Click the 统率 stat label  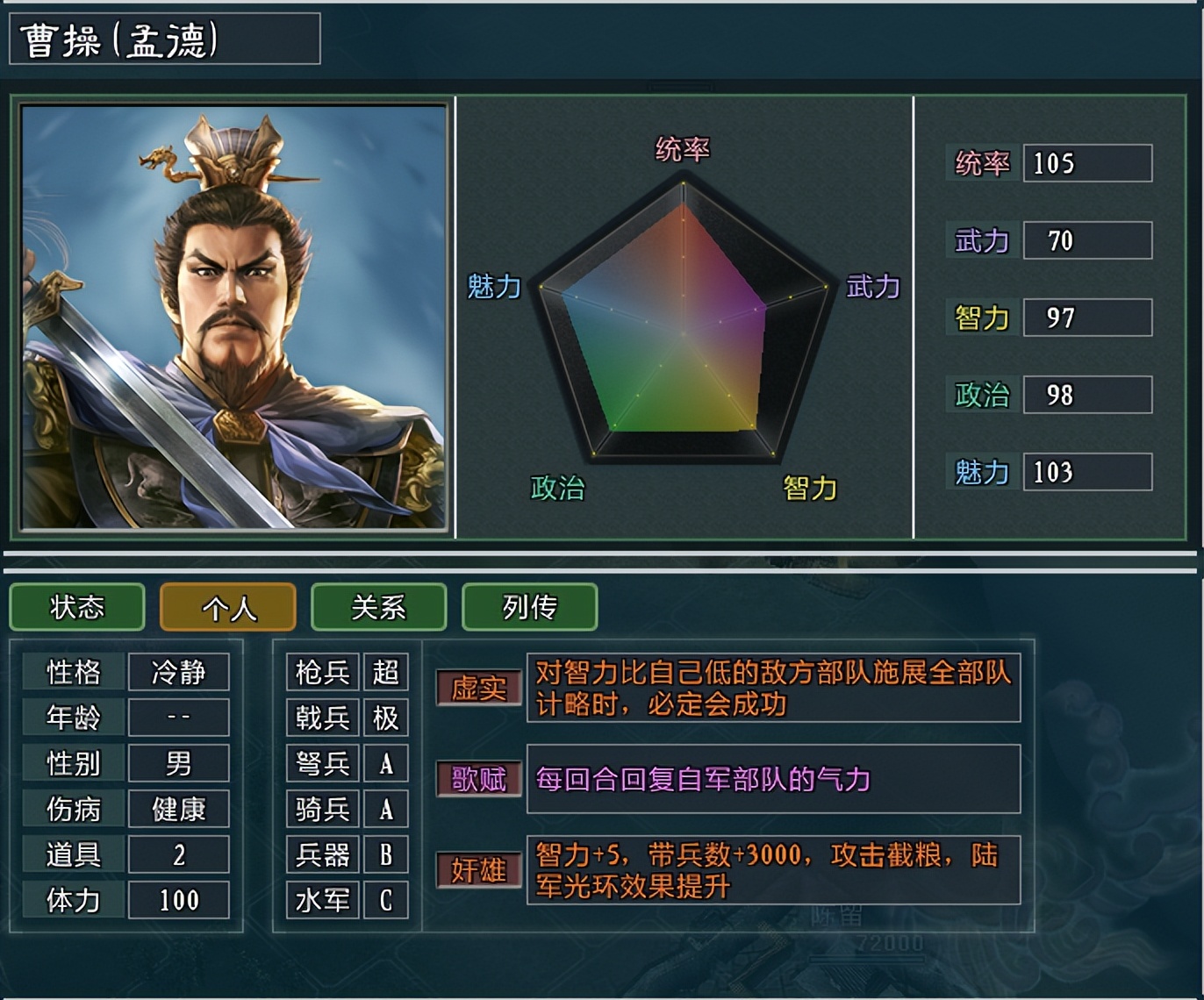(981, 163)
